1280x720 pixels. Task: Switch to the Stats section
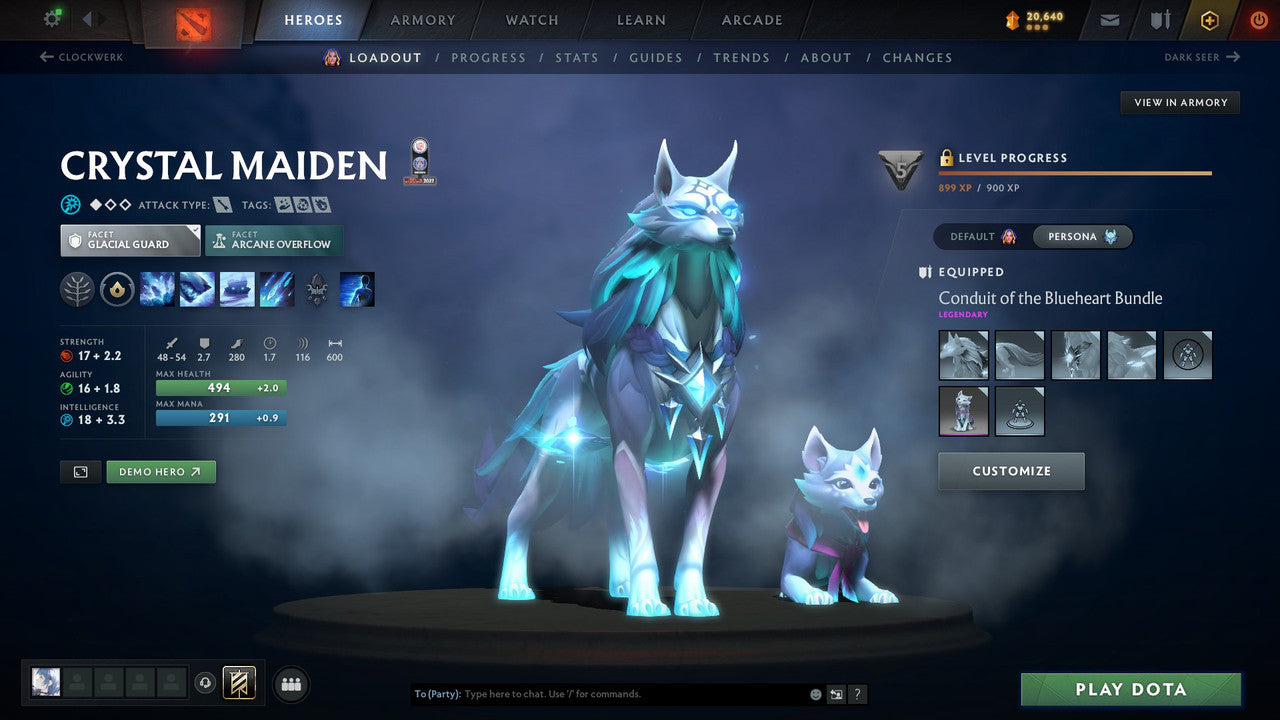click(x=577, y=57)
